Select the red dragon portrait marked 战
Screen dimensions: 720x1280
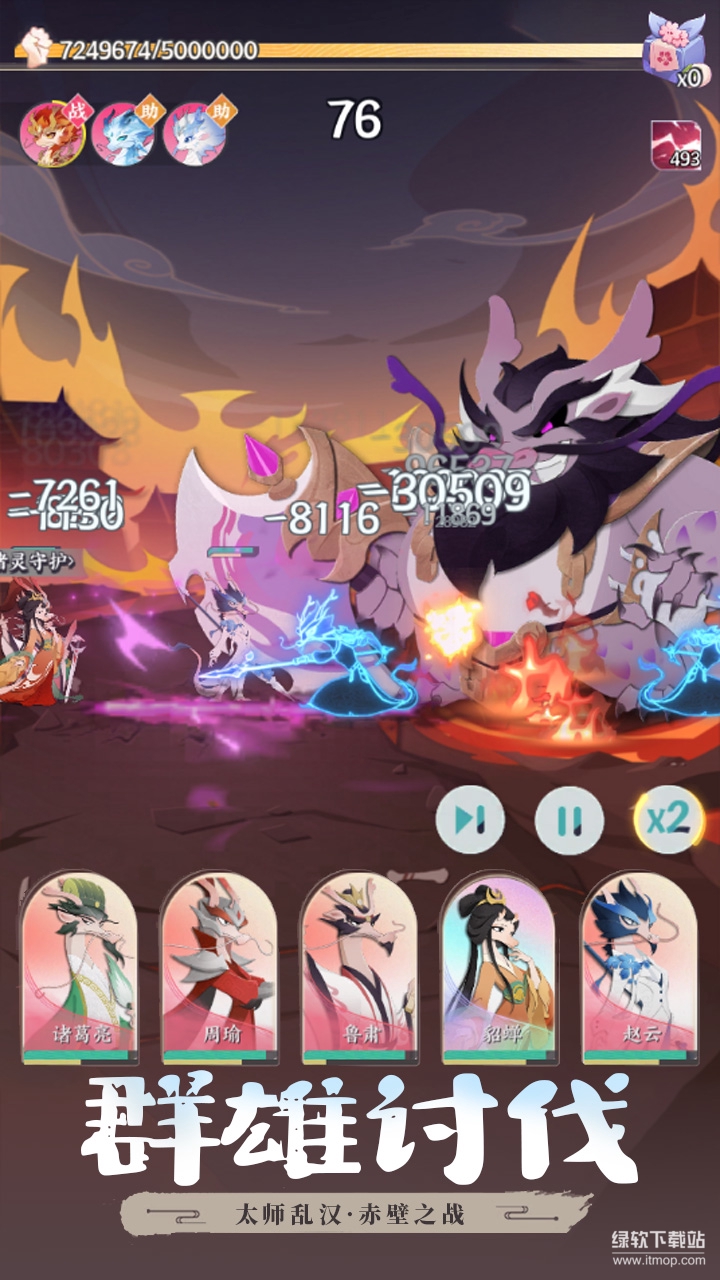pyautogui.click(x=50, y=132)
